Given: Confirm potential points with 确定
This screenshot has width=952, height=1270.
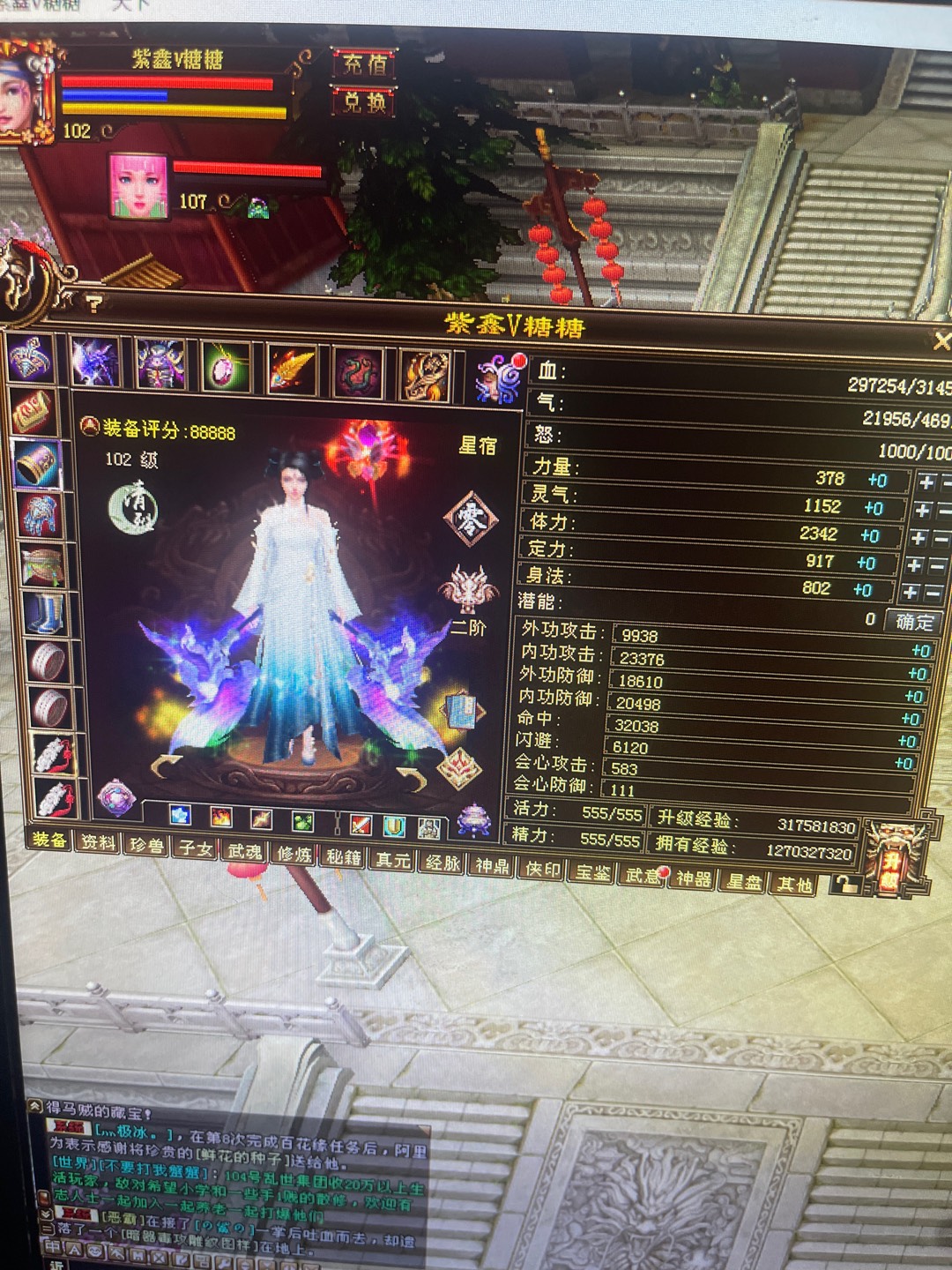Looking at the screenshot, I should click(x=914, y=622).
